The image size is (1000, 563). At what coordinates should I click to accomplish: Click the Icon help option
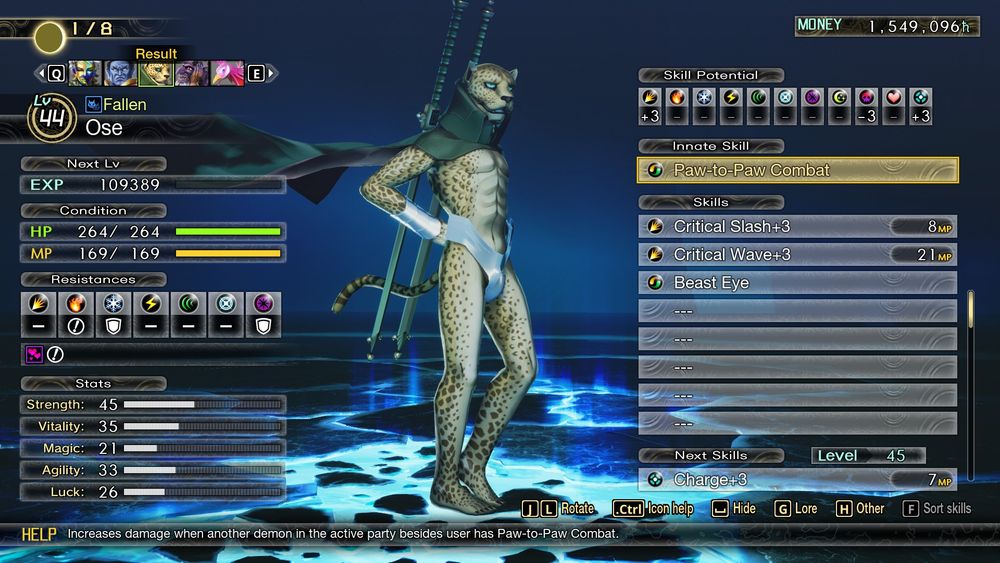pos(654,509)
